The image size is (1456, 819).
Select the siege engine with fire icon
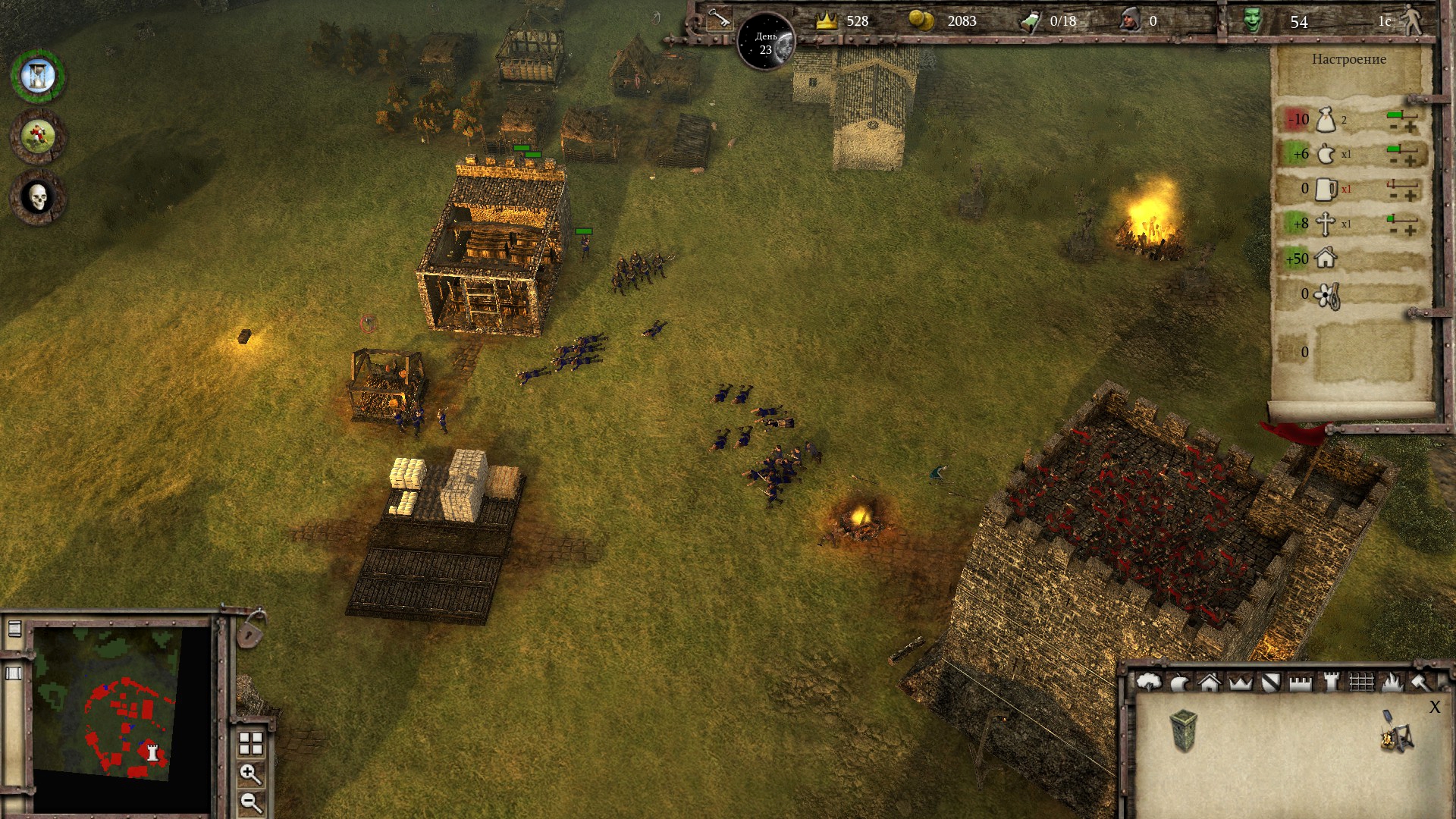click(x=1397, y=732)
